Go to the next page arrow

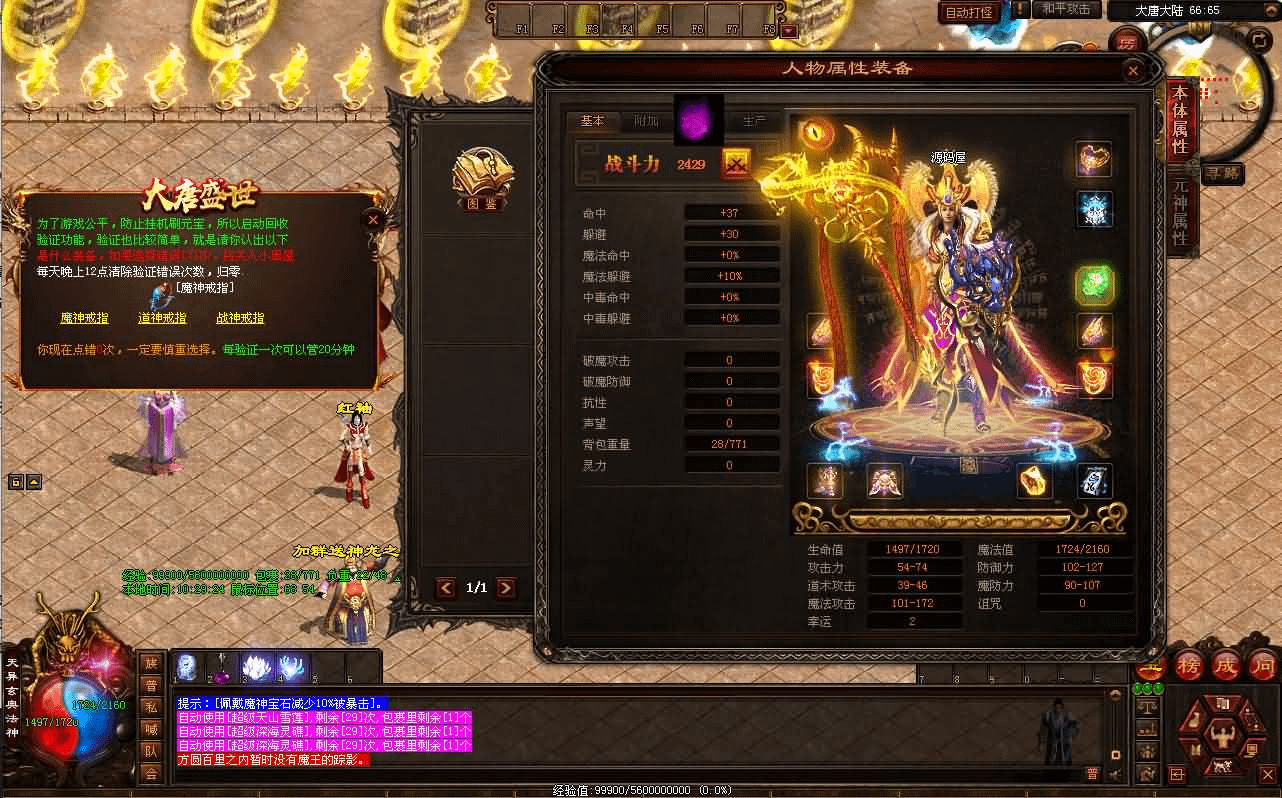pyautogui.click(x=507, y=588)
